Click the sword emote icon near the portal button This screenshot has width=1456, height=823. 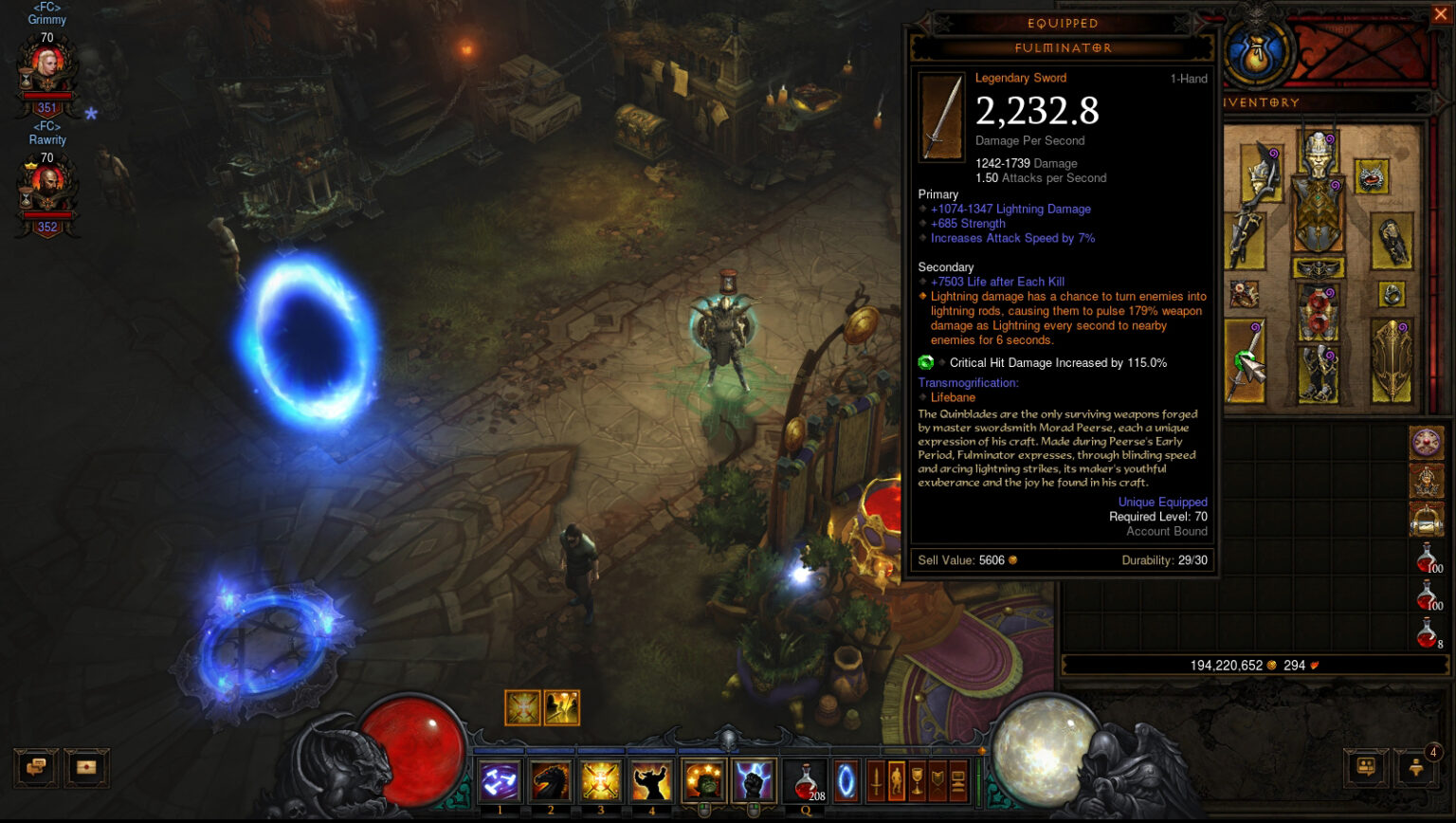coord(878,779)
